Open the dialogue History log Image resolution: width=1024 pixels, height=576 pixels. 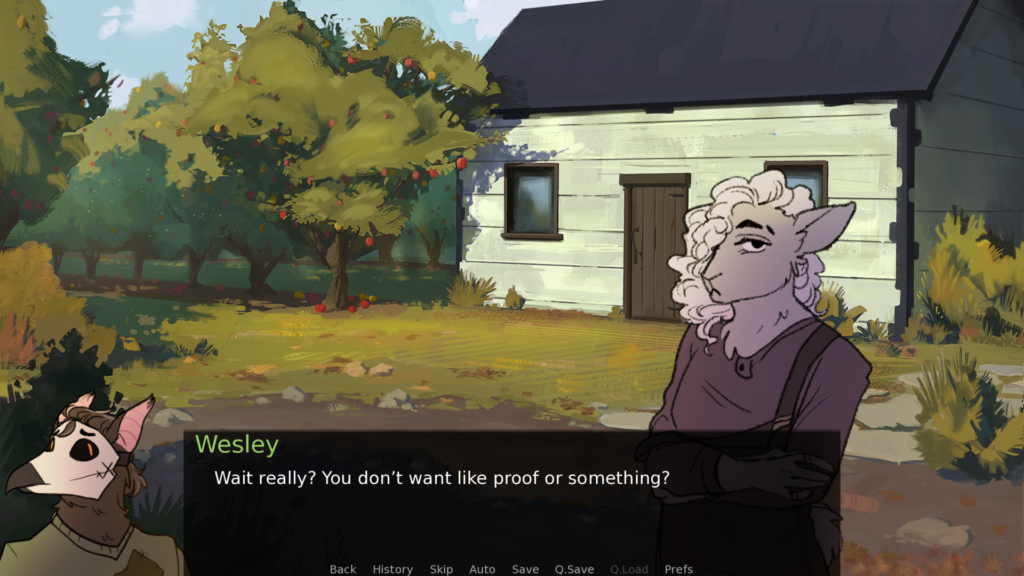click(392, 569)
